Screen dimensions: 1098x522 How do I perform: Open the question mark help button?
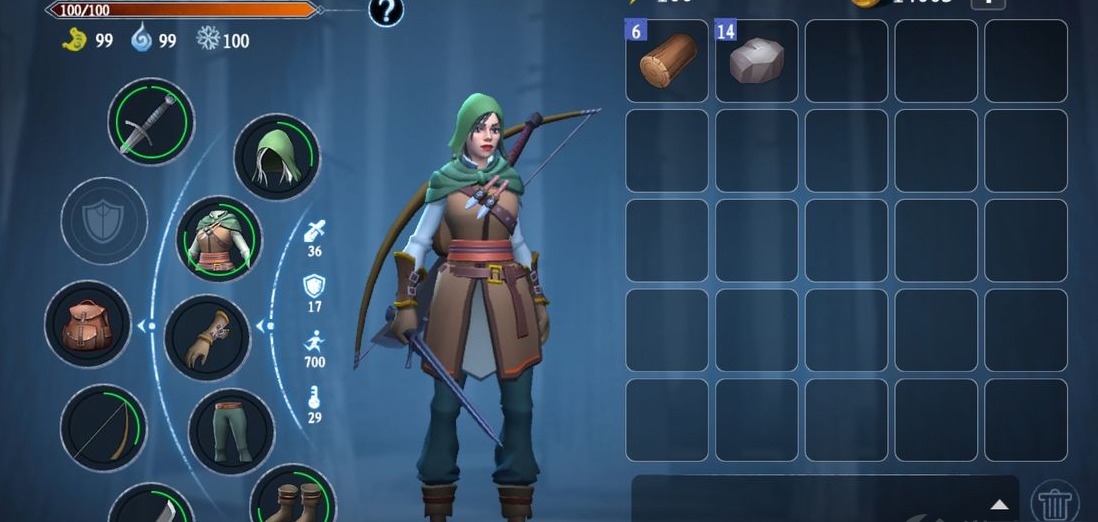coord(386,11)
